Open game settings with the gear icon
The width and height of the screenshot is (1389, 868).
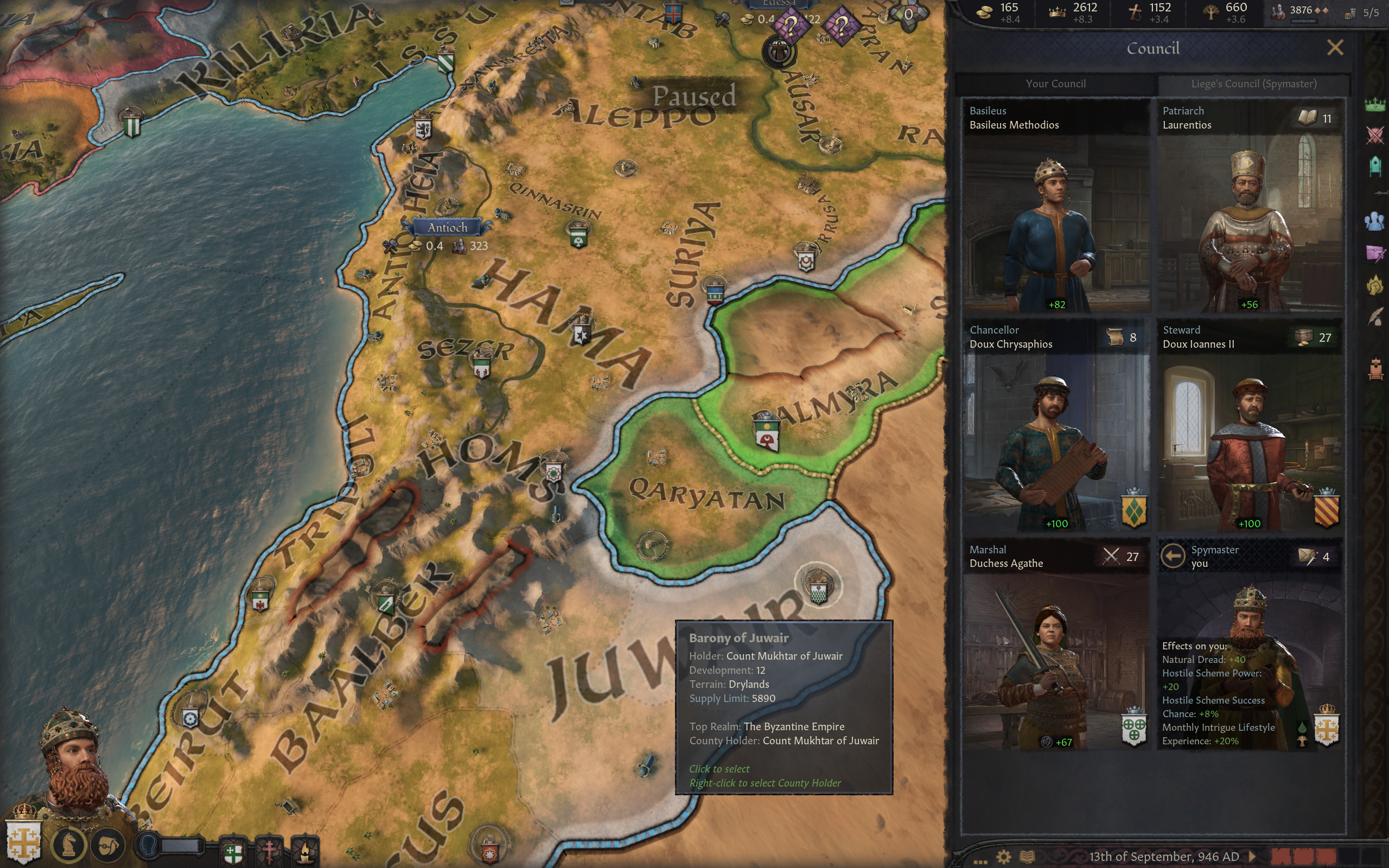(1003, 857)
